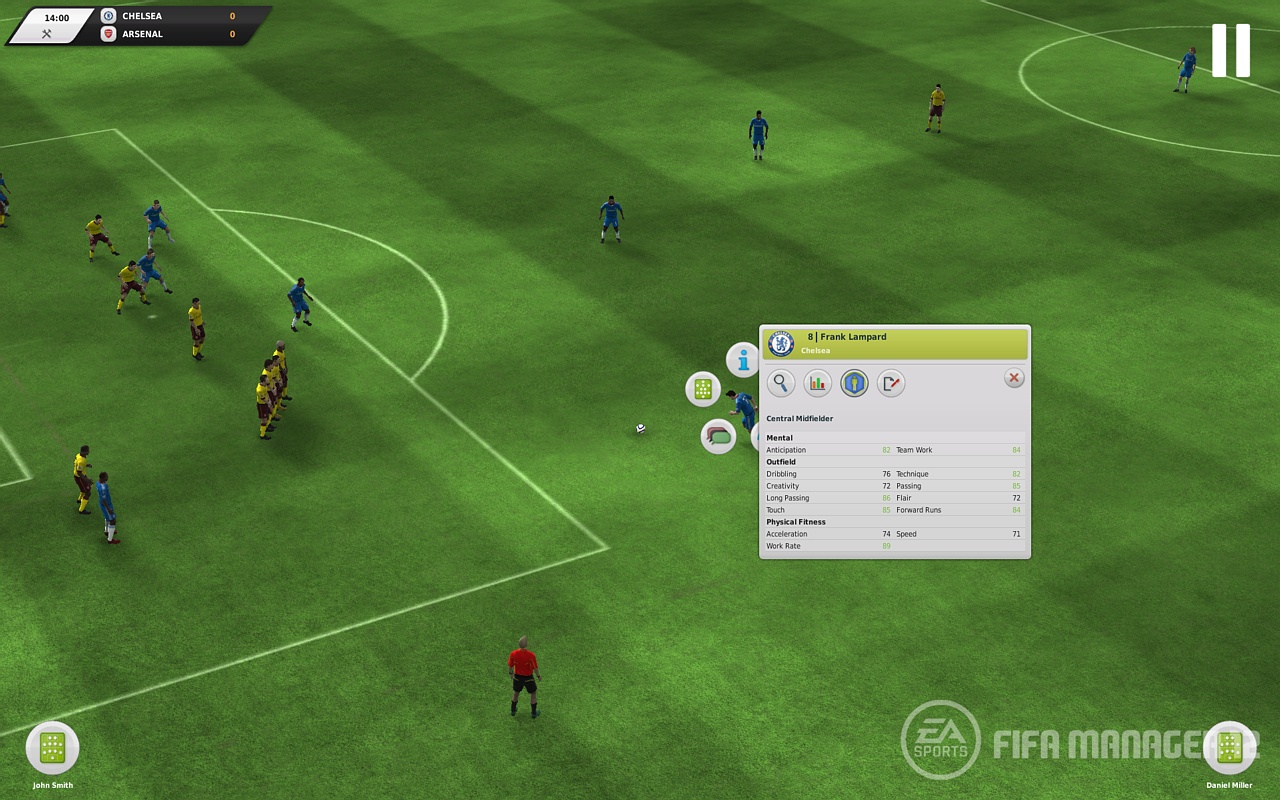1280x800 pixels.
Task: Click the Arsenal crest in the scoreboard
Action: click(108, 33)
